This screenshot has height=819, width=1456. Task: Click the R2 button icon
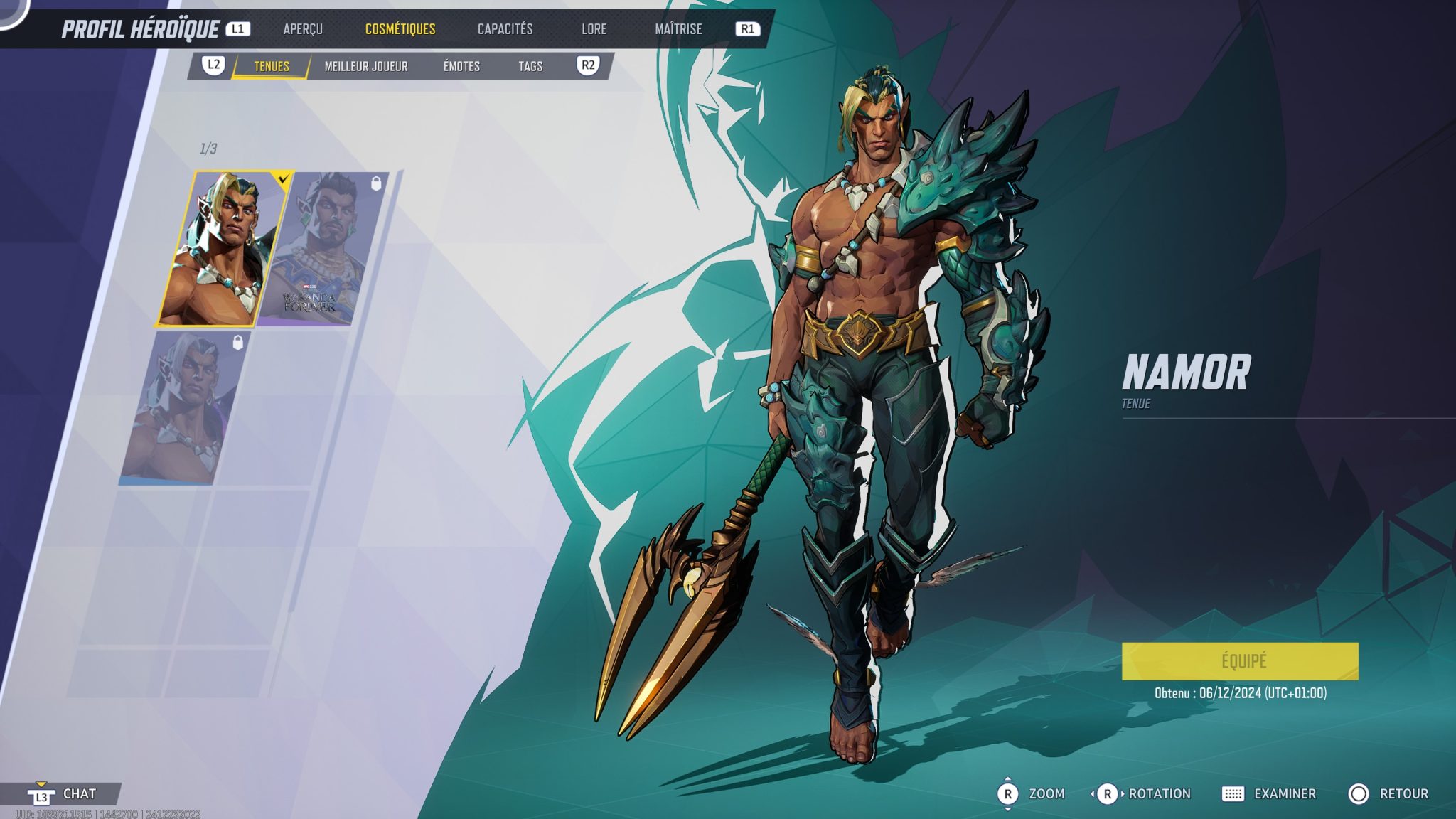coord(588,66)
